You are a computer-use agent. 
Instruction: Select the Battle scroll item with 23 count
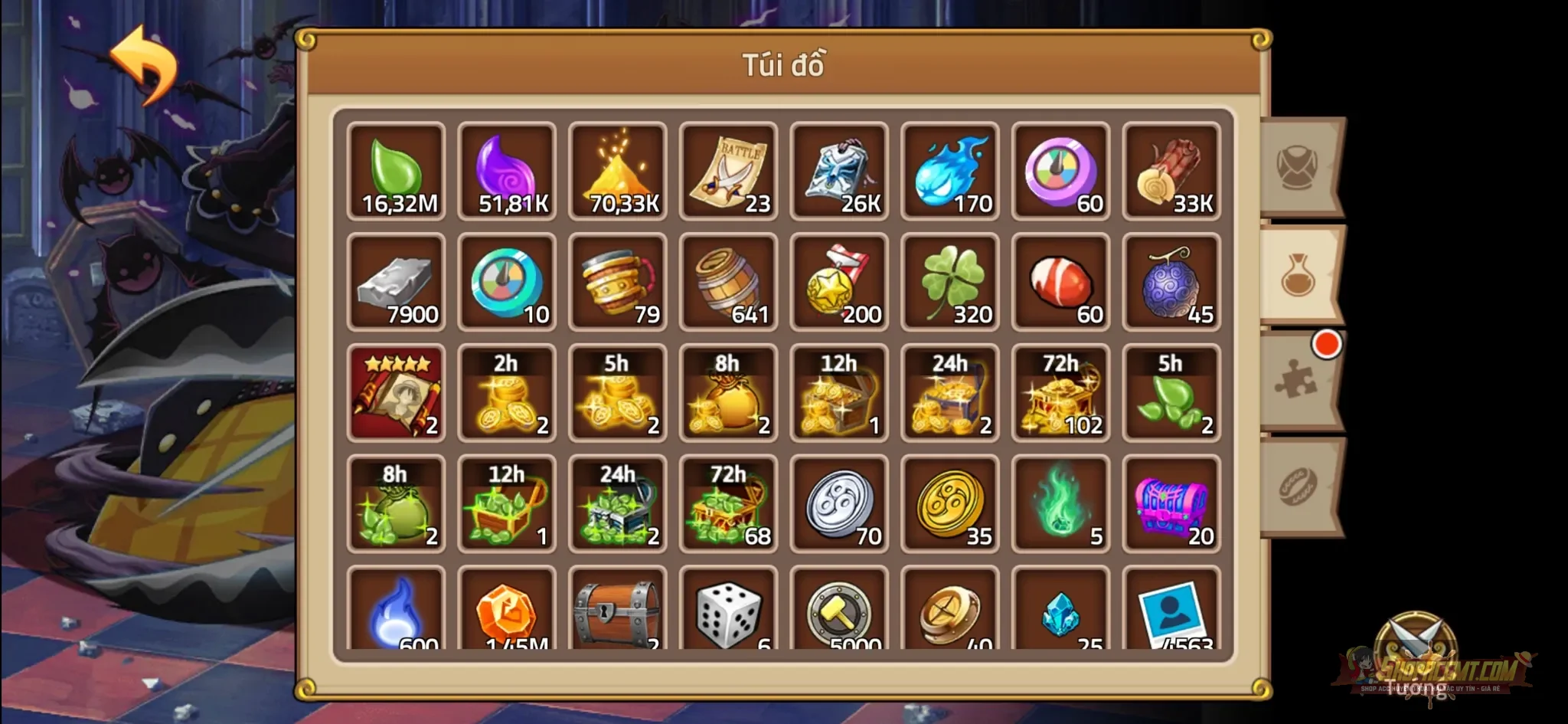click(x=728, y=170)
